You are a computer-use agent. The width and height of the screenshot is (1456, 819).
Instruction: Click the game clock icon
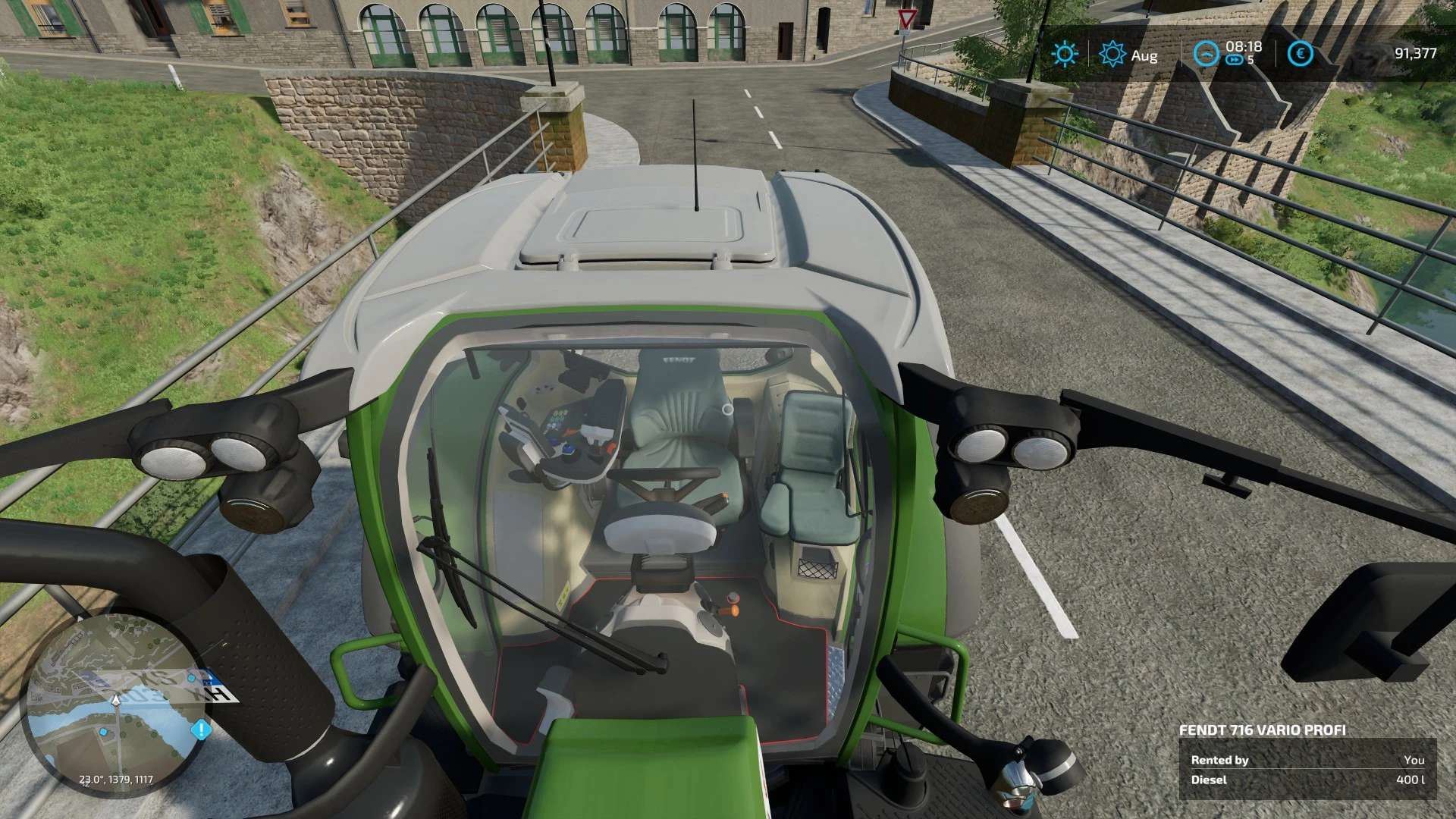coord(1207,54)
